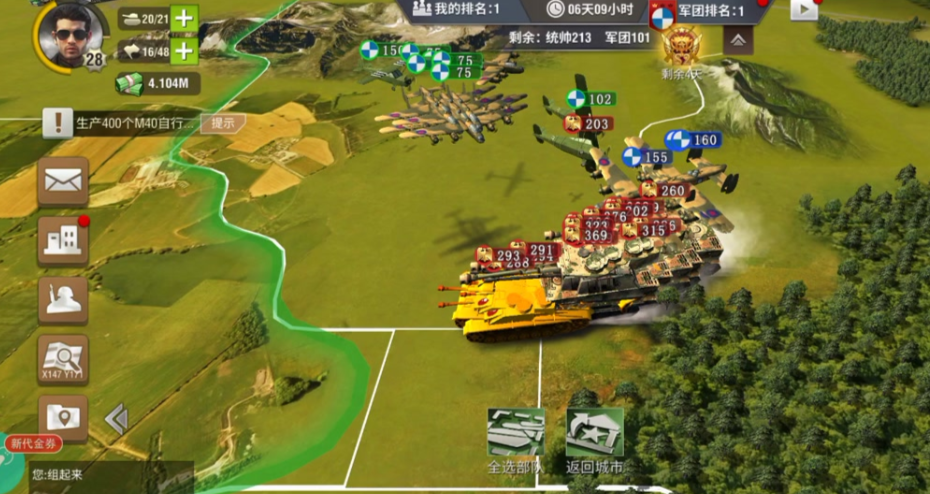Open the golden dragon event emblem
Viewport: 930px width, 494px height.
[x=683, y=46]
